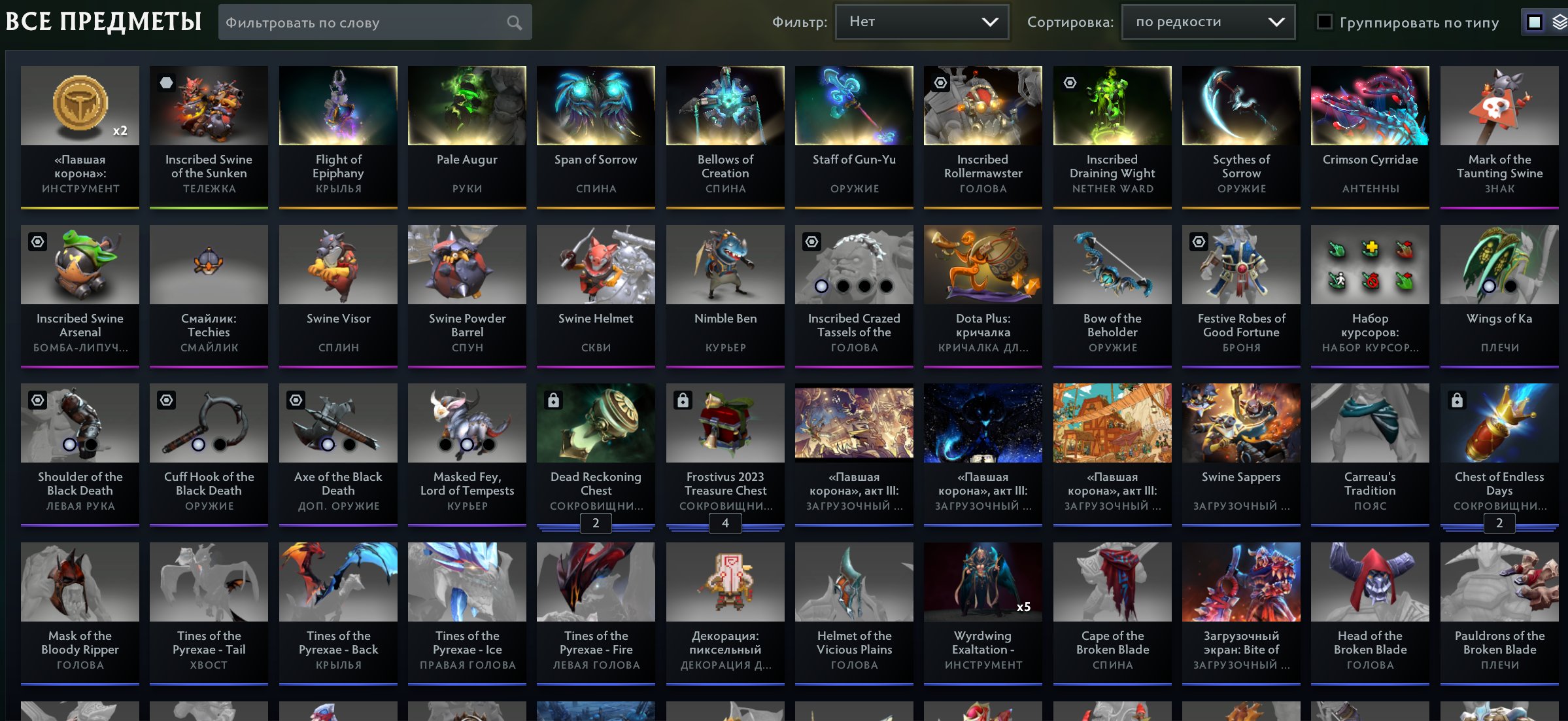
Task: Open the Сортировка "по редкости" dropdown
Action: 1207,21
